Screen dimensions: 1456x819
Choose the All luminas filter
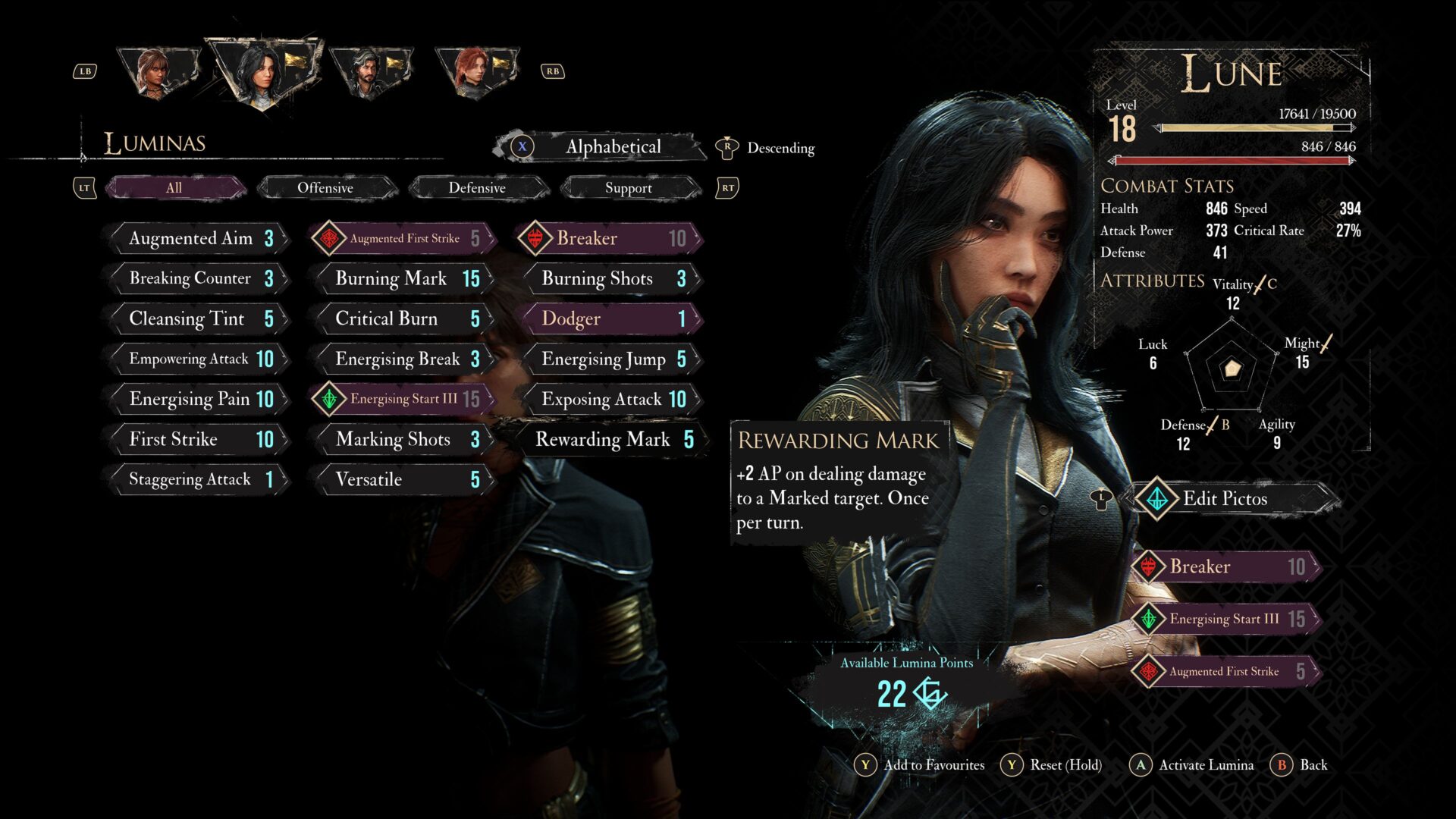pyautogui.click(x=174, y=188)
